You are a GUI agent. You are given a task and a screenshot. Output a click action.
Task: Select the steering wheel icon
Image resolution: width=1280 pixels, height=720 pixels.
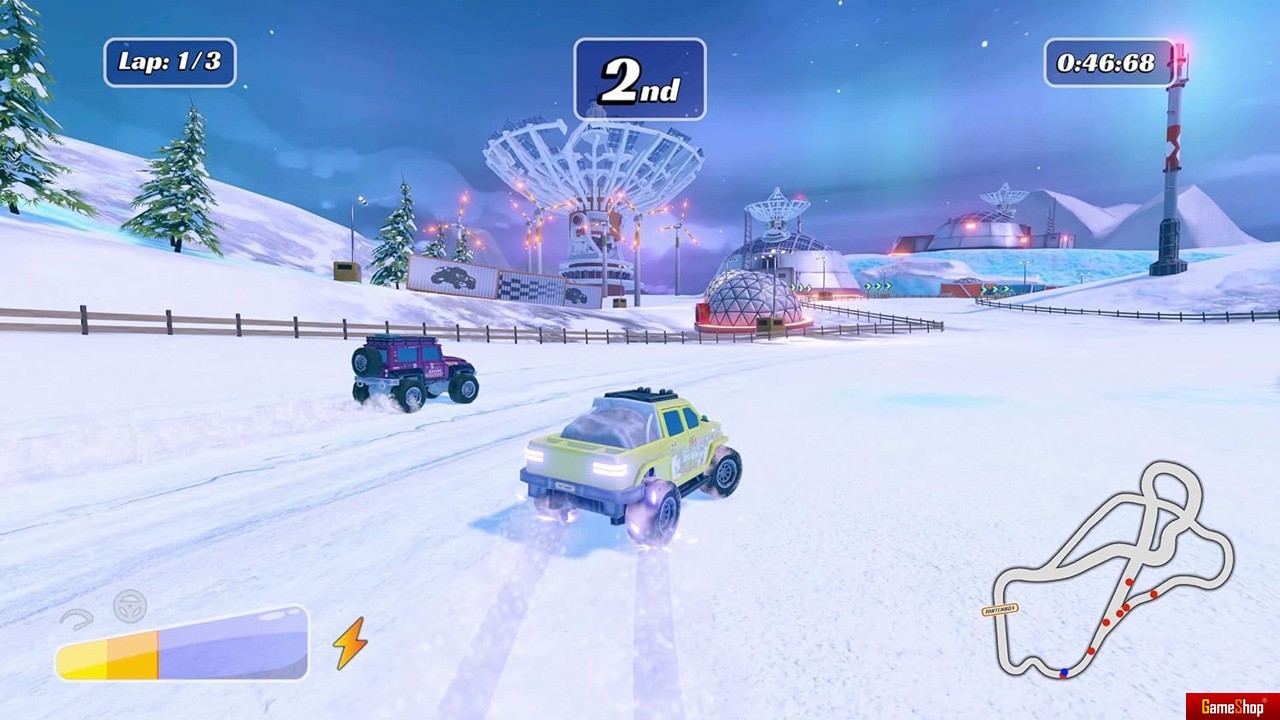coord(130,606)
